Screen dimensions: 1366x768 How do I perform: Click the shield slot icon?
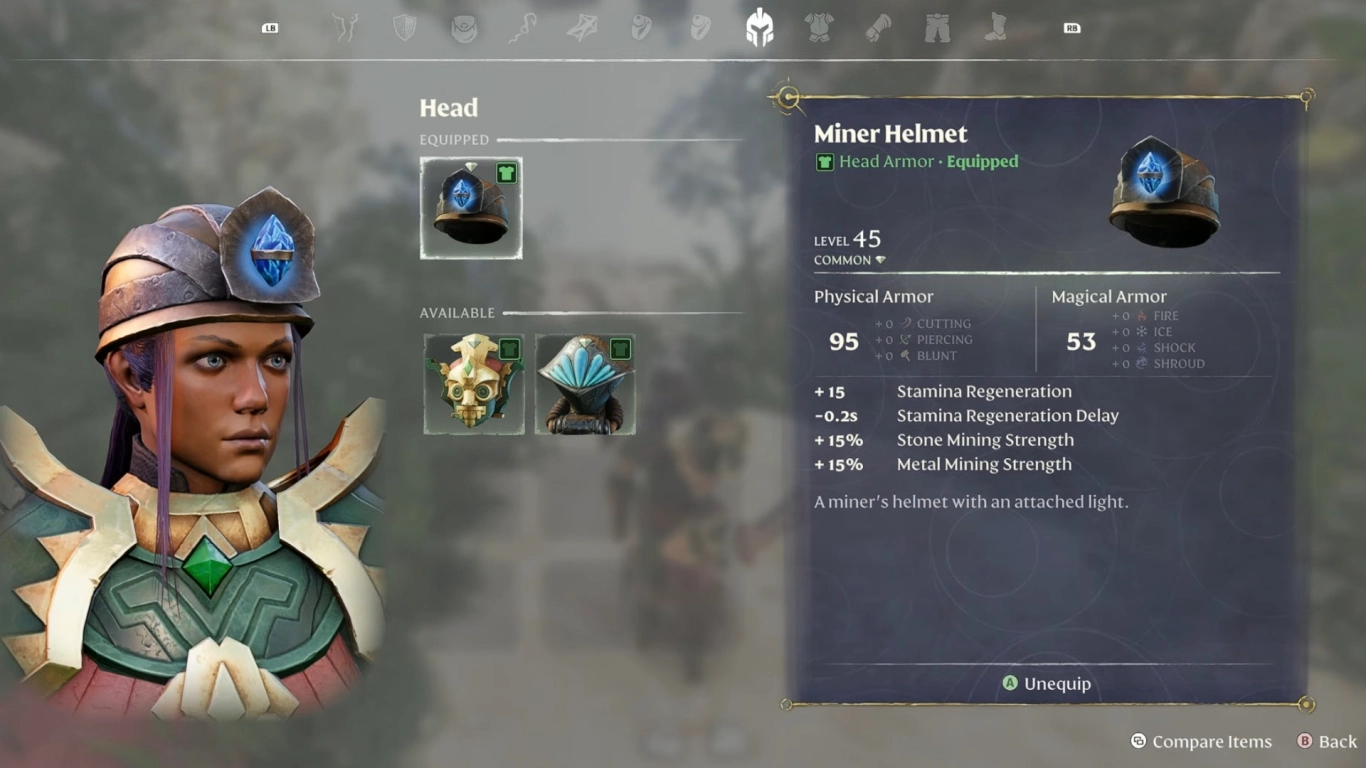(404, 27)
